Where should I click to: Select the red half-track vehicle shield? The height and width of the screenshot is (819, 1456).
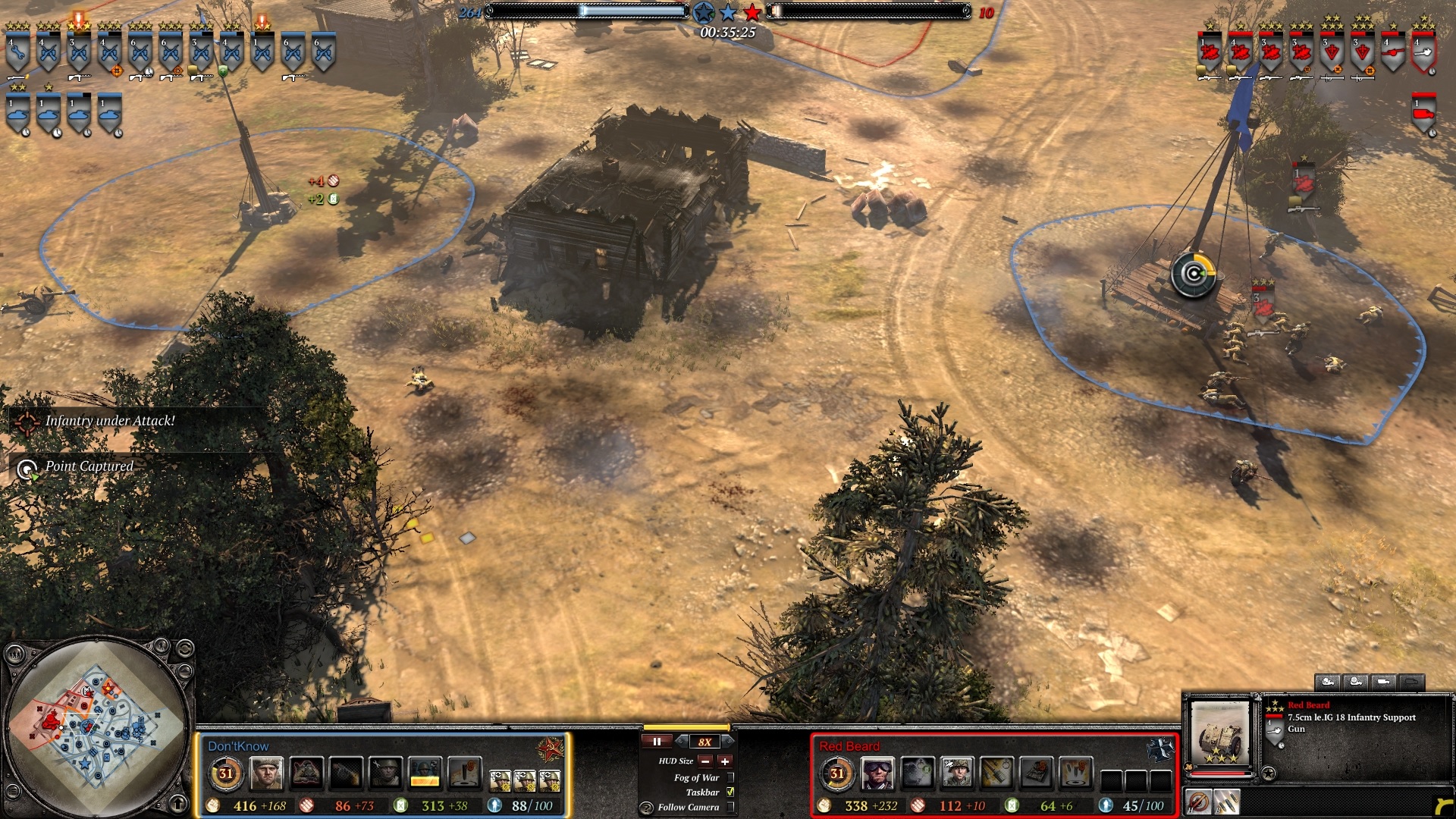click(x=1423, y=114)
